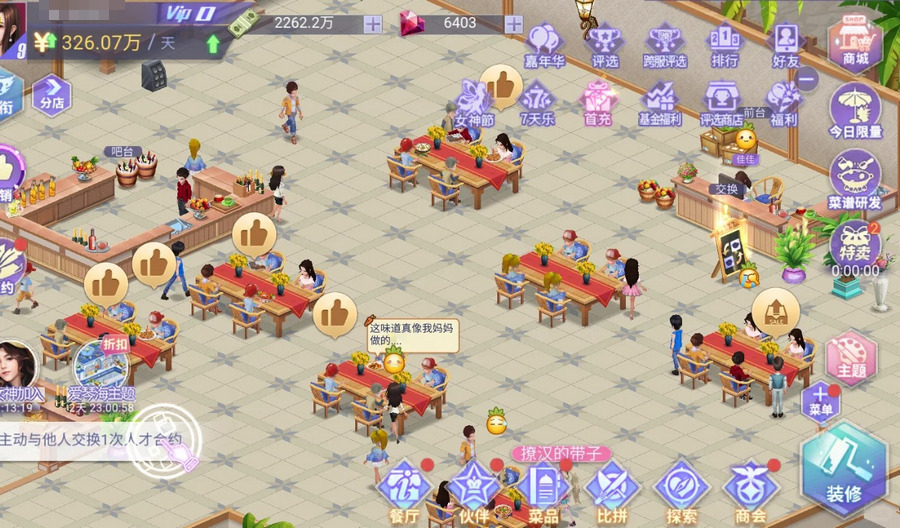900x528 pixels.
Task: Open the 主题 theme panel
Action: point(851,356)
